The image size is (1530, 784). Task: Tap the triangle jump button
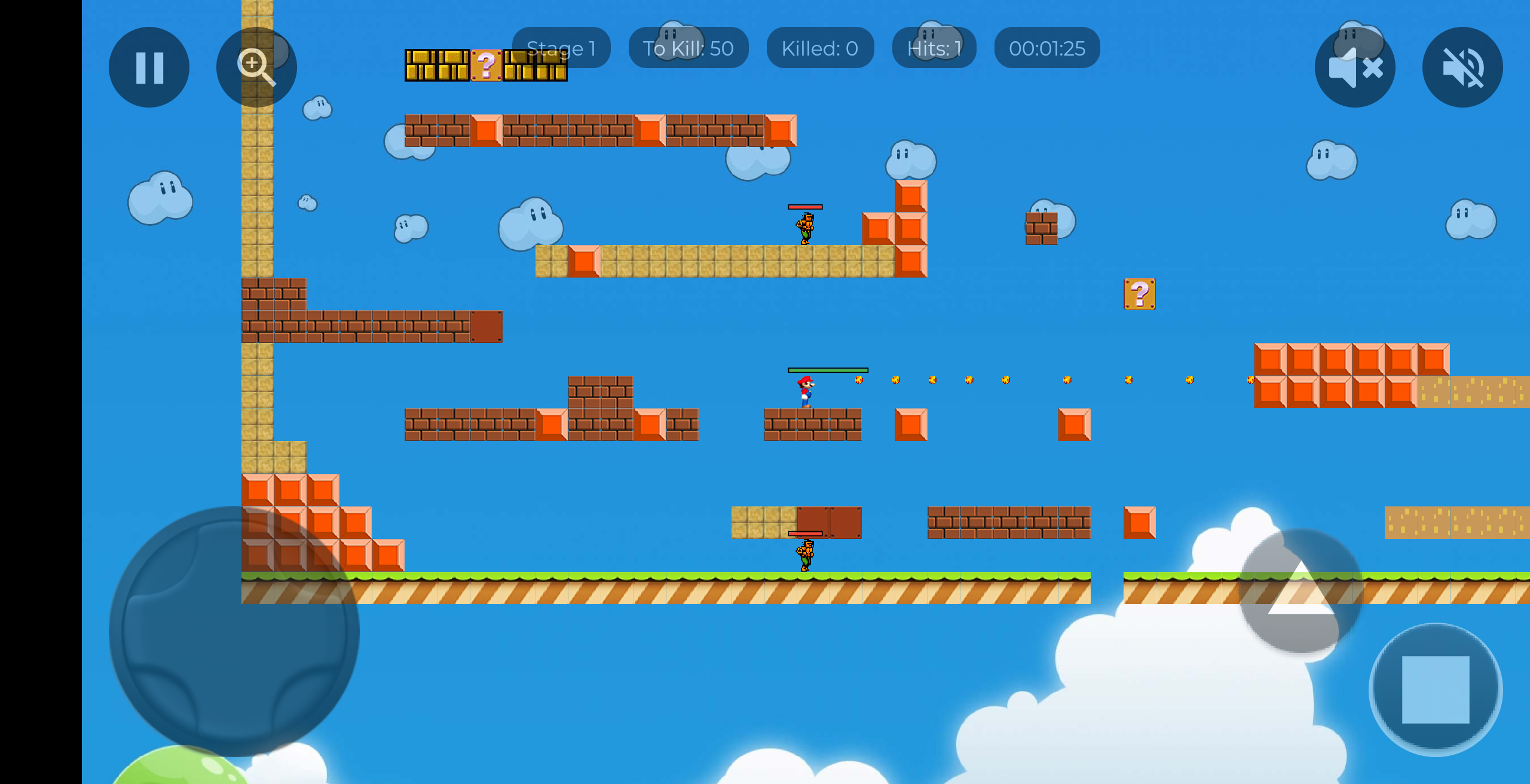pyautogui.click(x=1301, y=590)
